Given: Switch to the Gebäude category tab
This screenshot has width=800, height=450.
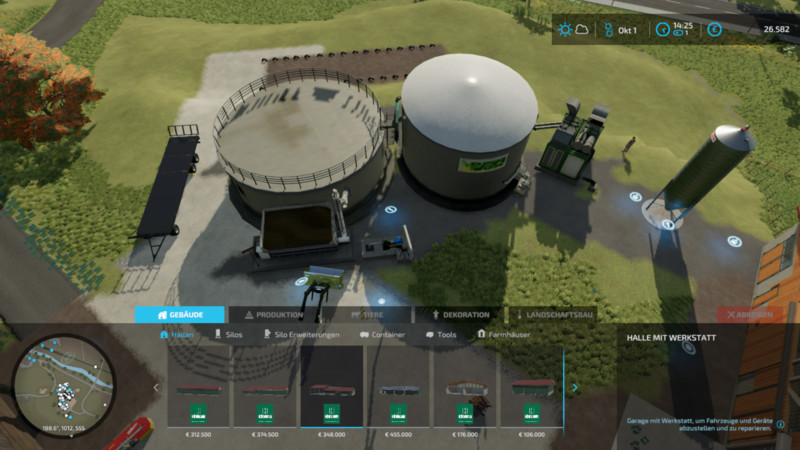Looking at the screenshot, I should [180, 314].
